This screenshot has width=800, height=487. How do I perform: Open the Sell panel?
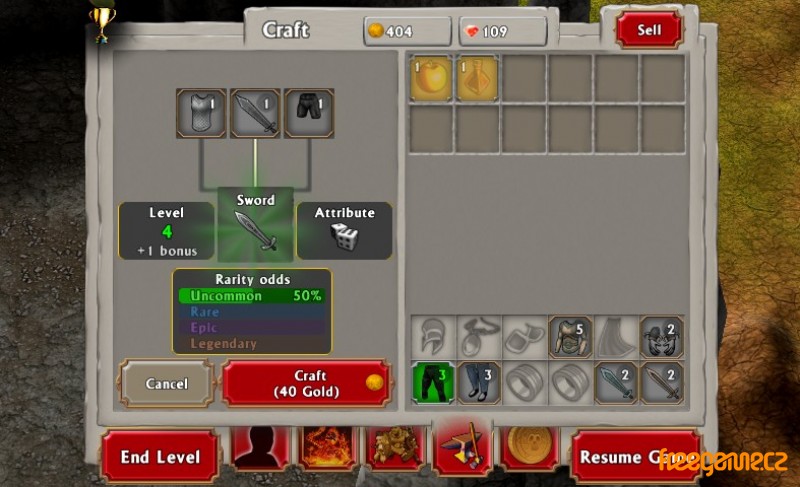coord(649,30)
